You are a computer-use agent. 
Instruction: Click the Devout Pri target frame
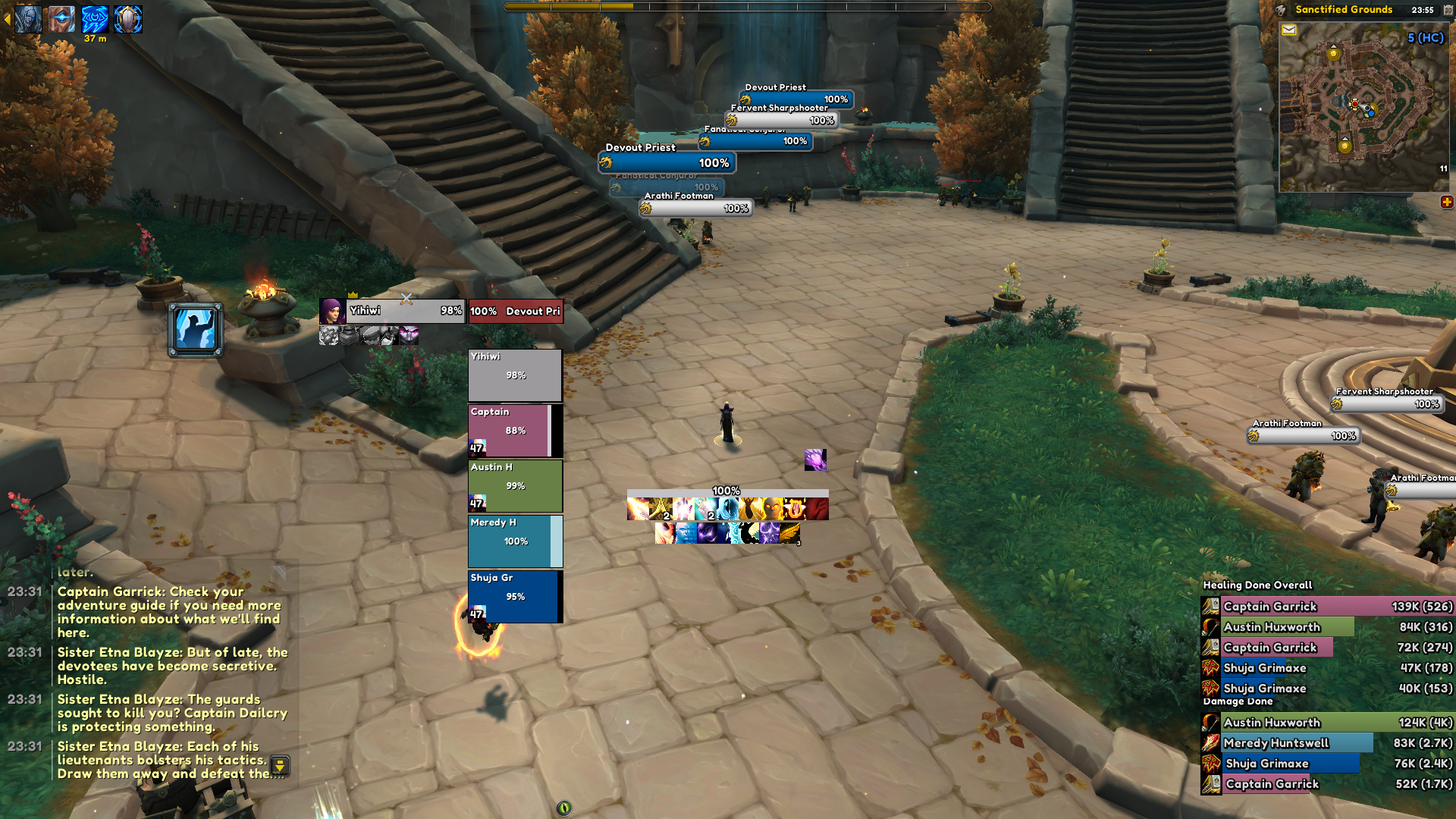516,311
